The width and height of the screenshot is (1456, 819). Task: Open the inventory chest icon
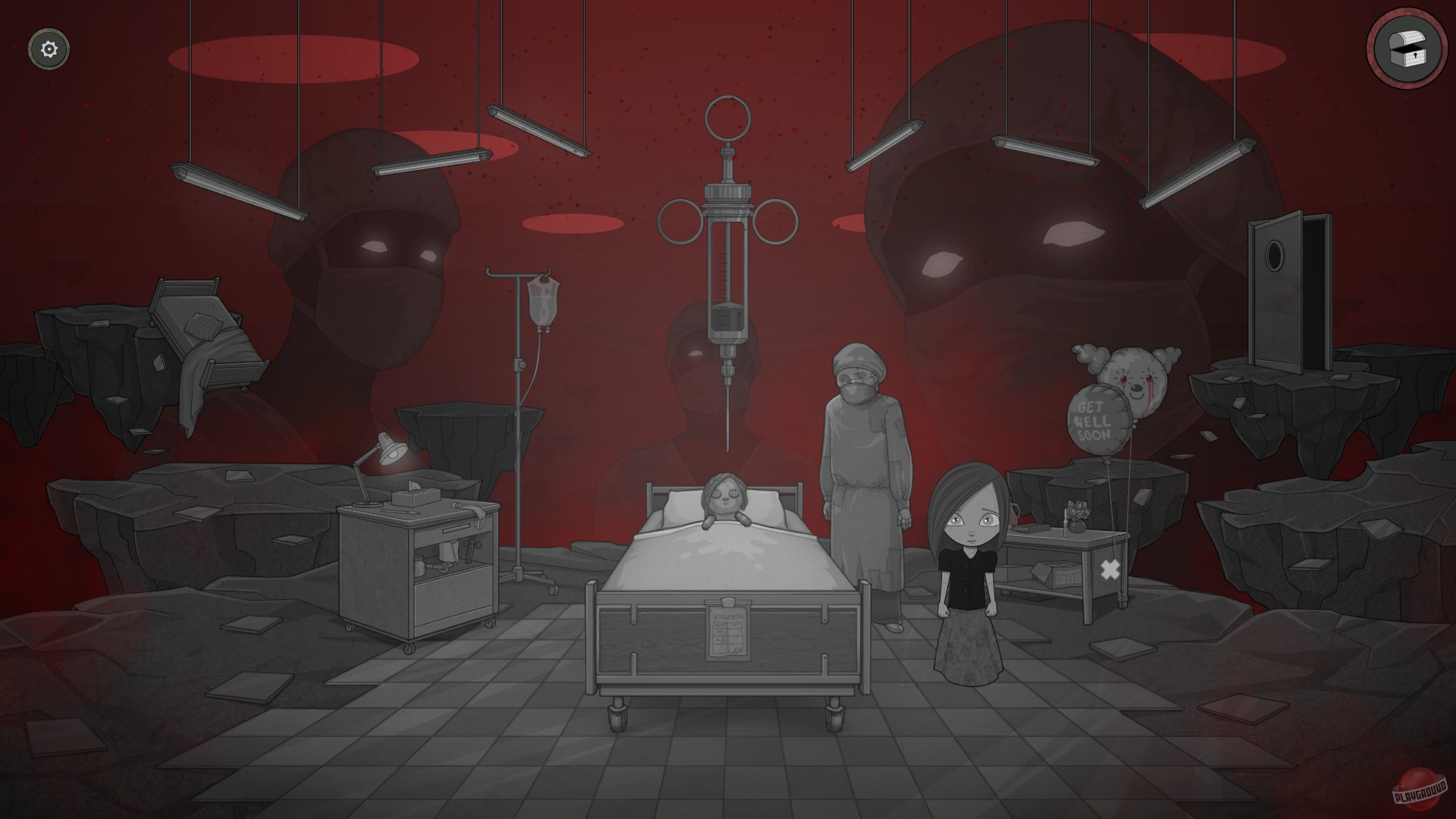tap(1407, 51)
